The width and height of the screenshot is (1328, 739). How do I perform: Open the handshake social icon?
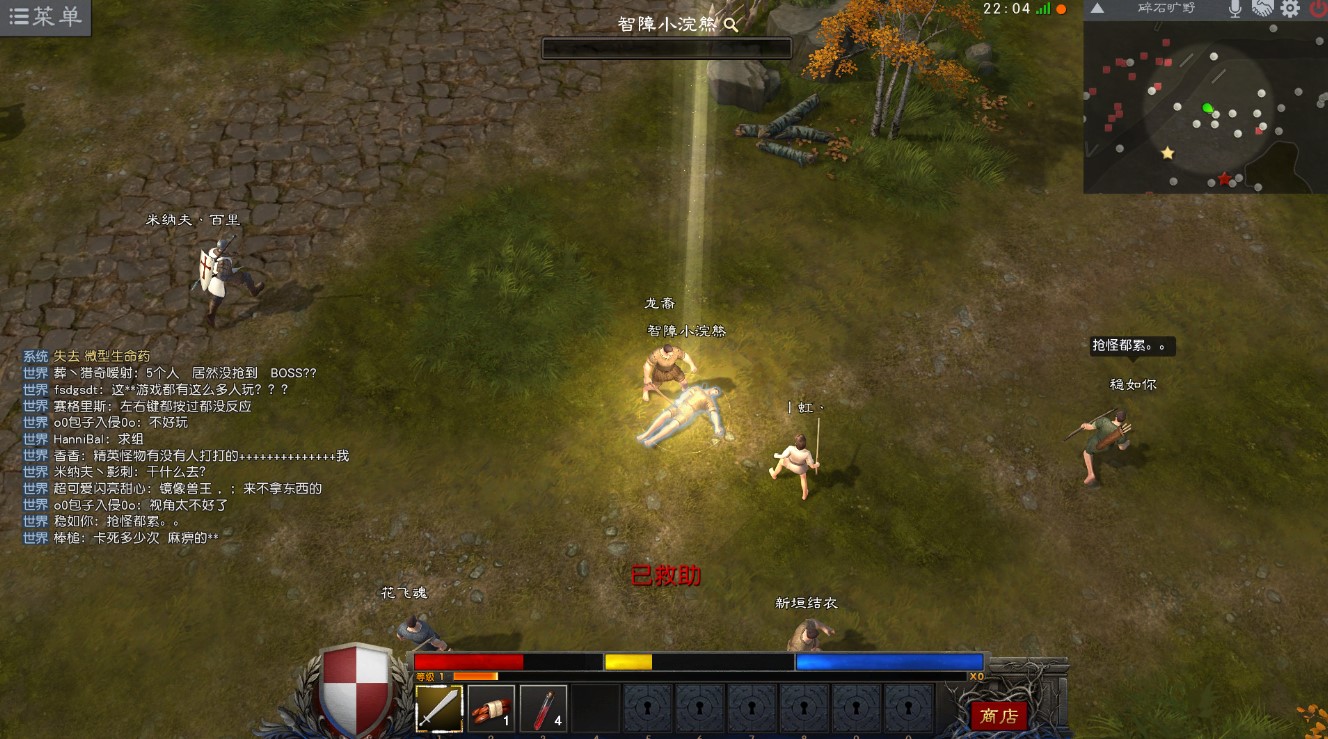click(x=1262, y=9)
